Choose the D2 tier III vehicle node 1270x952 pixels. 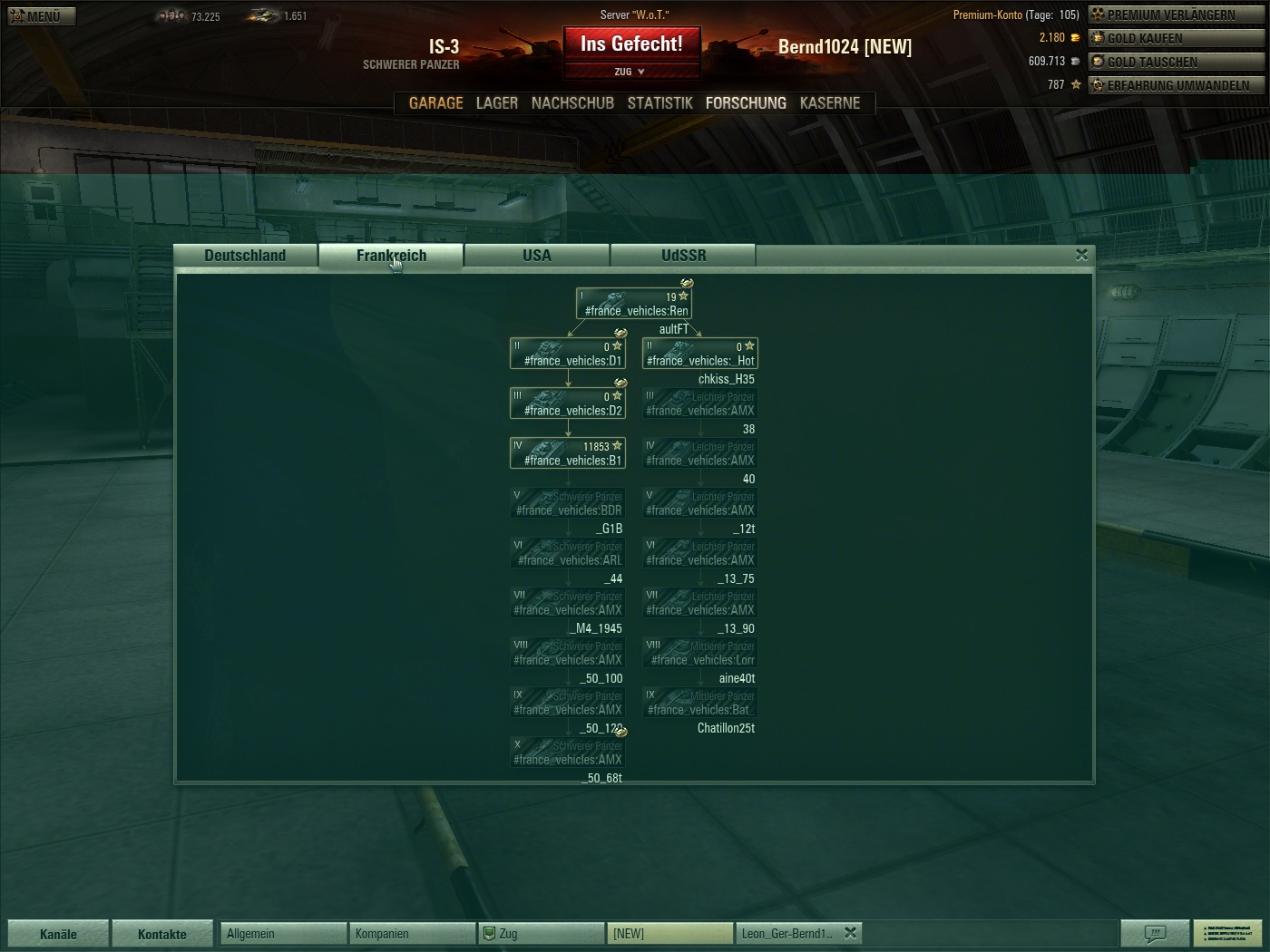(568, 403)
